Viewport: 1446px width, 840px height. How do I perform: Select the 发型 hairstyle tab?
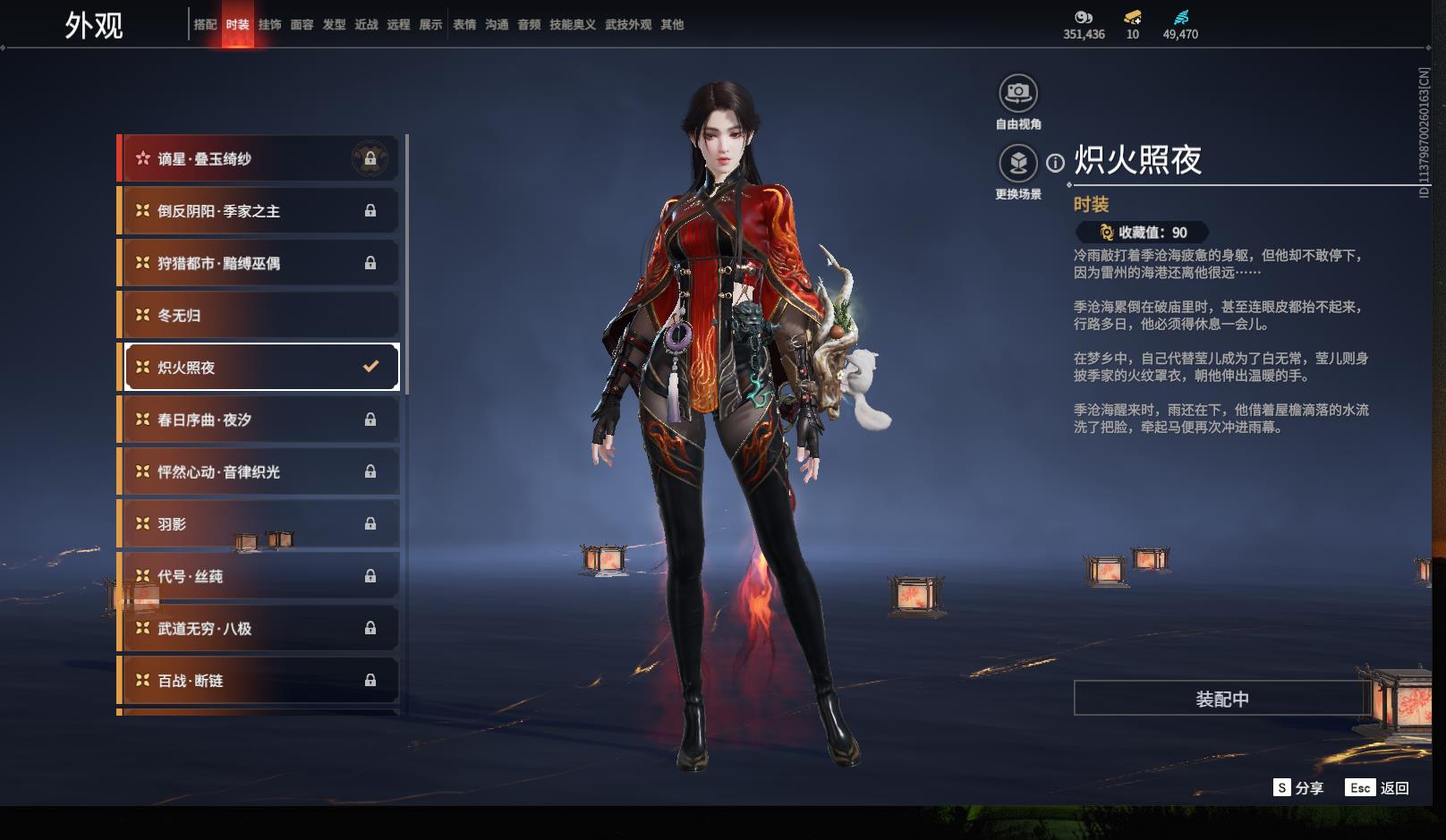[x=334, y=25]
